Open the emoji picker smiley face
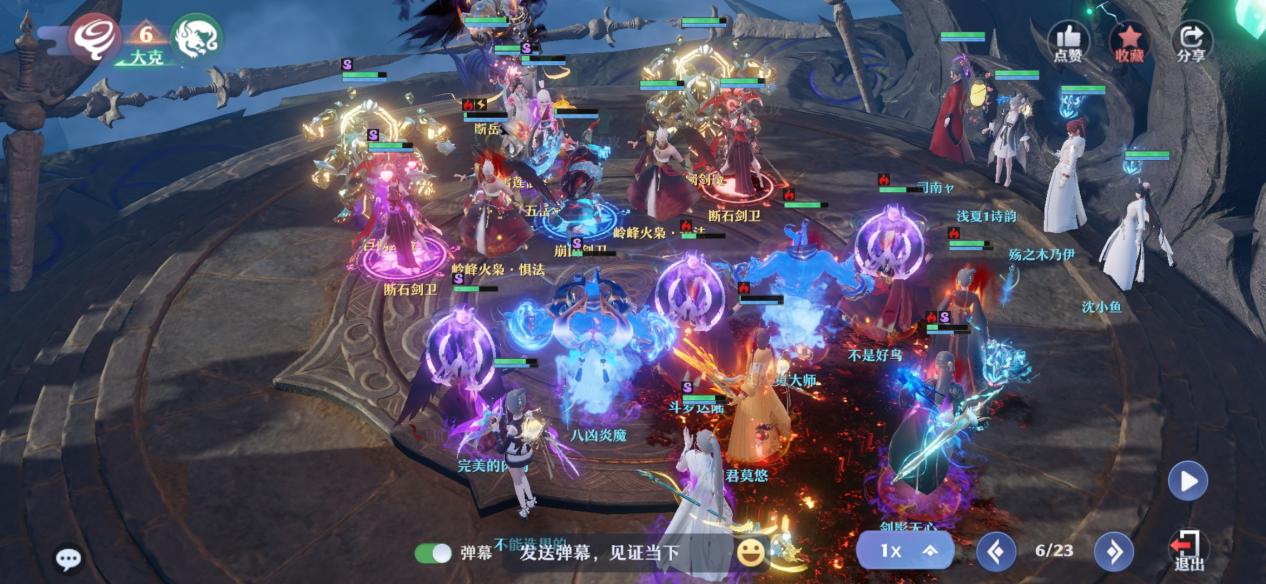Image resolution: width=1266 pixels, height=584 pixels. tap(750, 551)
